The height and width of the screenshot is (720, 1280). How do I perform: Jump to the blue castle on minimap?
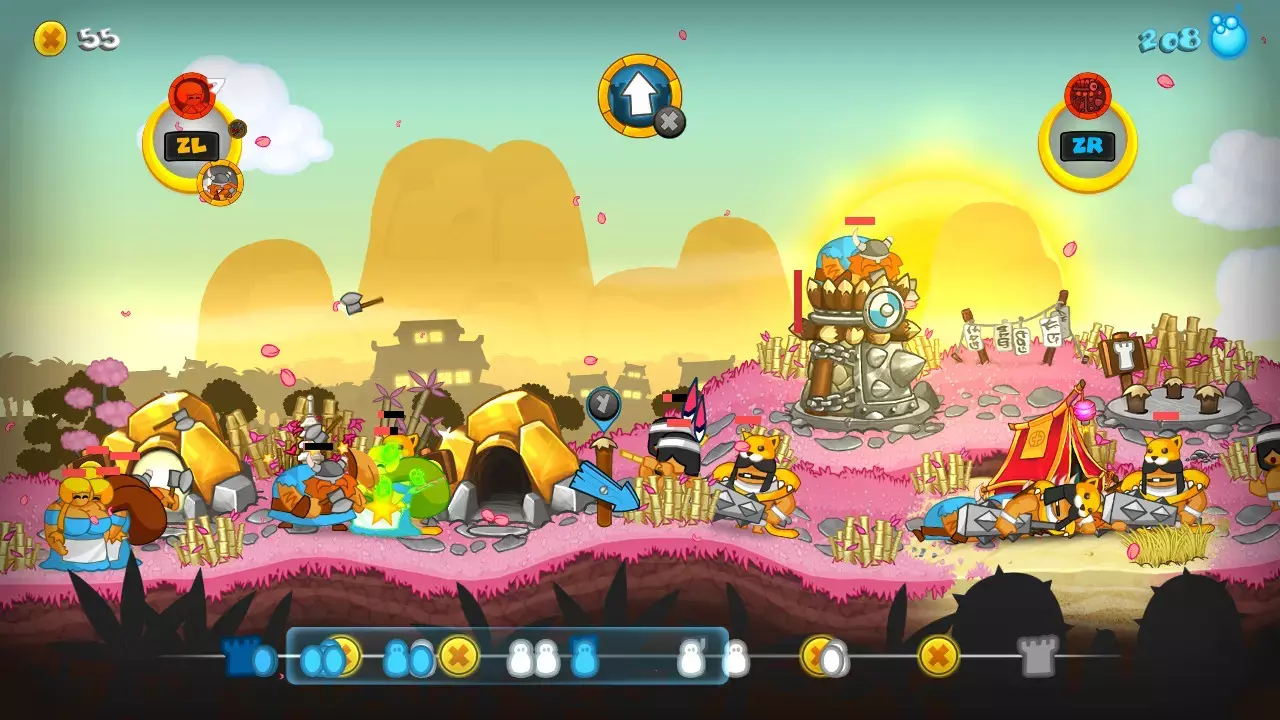(x=240, y=656)
